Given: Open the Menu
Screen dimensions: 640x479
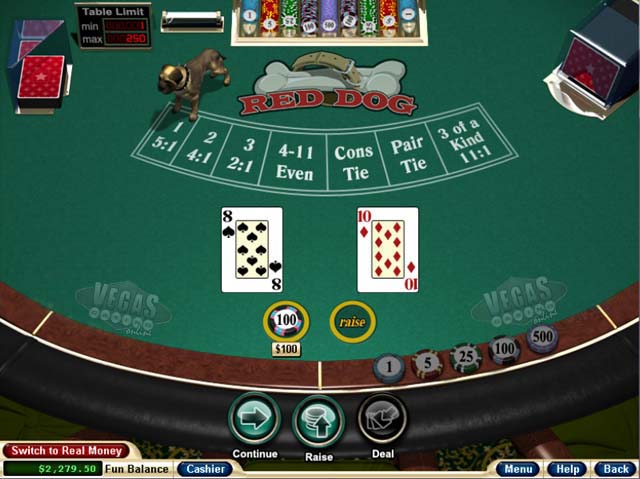Looking at the screenshot, I should click(x=518, y=468).
